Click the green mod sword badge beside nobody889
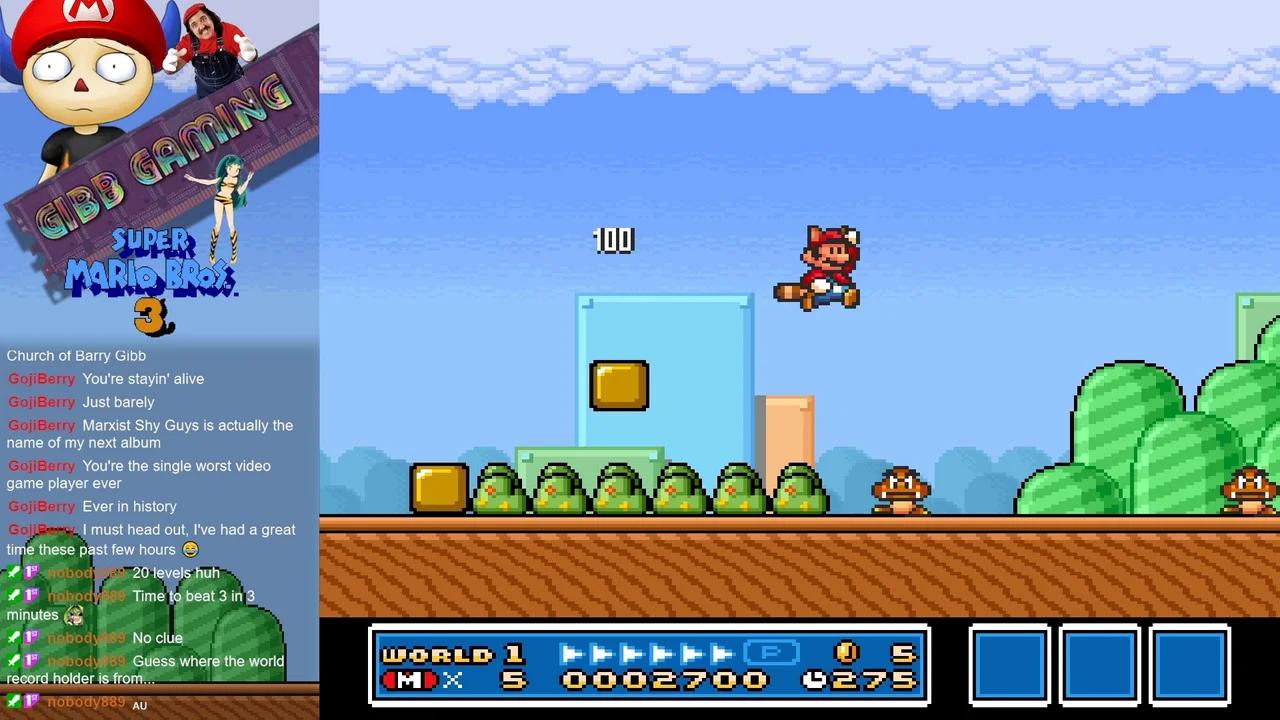This screenshot has width=1280, height=720. click(x=13, y=572)
